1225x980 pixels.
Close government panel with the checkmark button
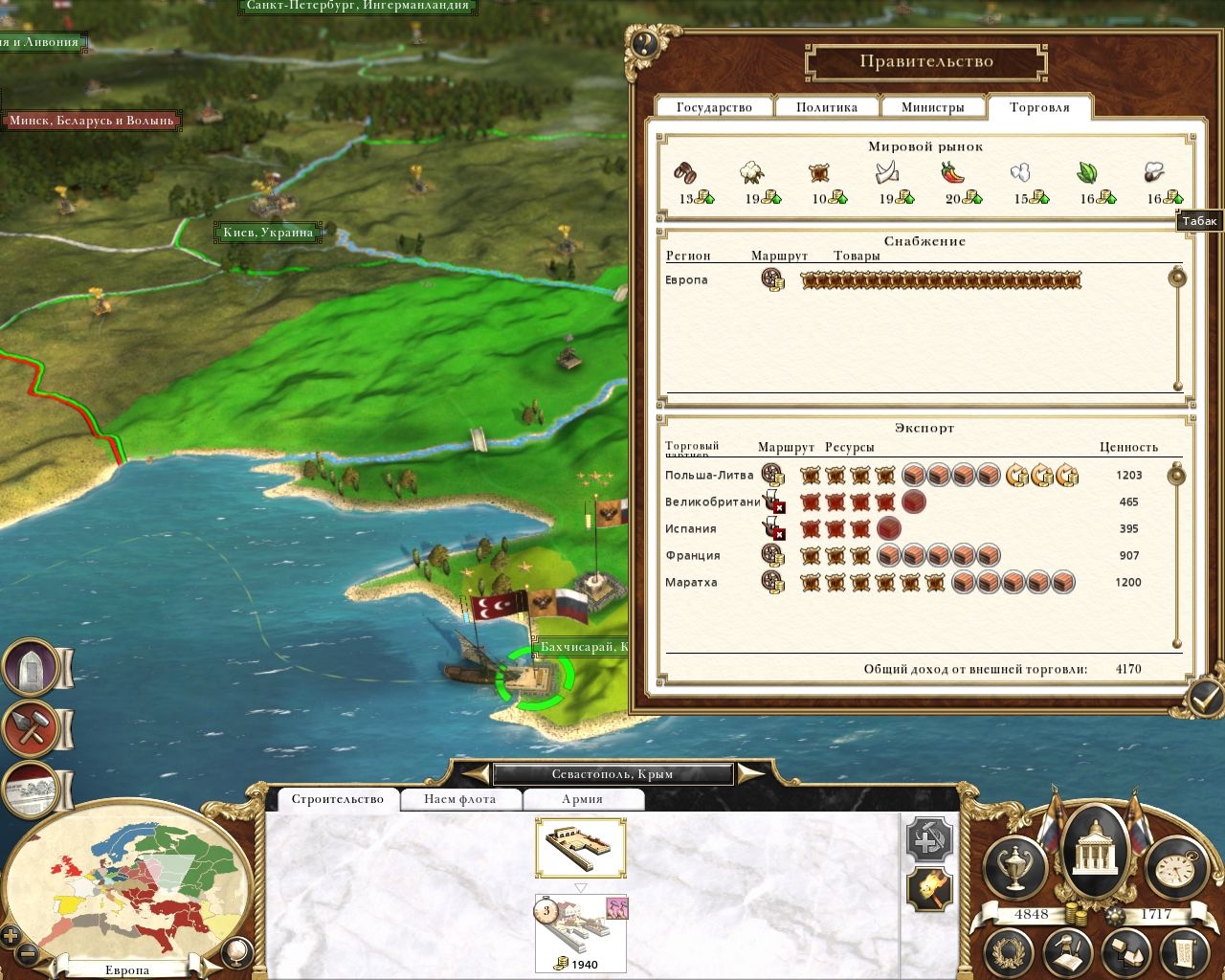[1204, 698]
